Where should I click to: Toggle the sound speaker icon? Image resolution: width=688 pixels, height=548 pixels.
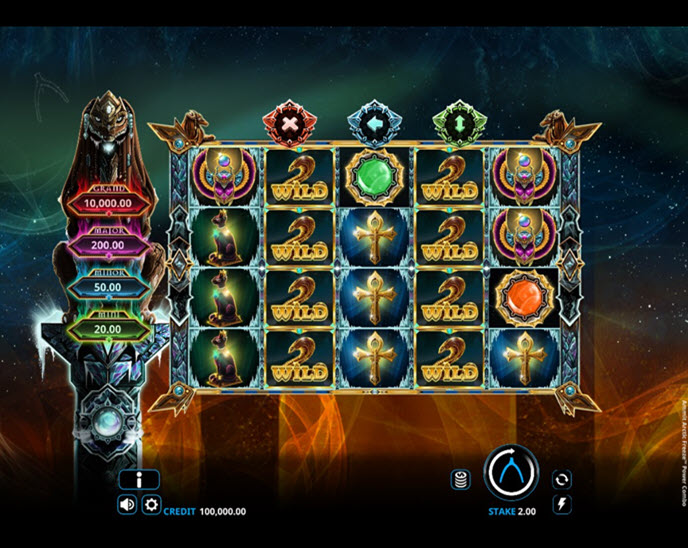pos(127,505)
